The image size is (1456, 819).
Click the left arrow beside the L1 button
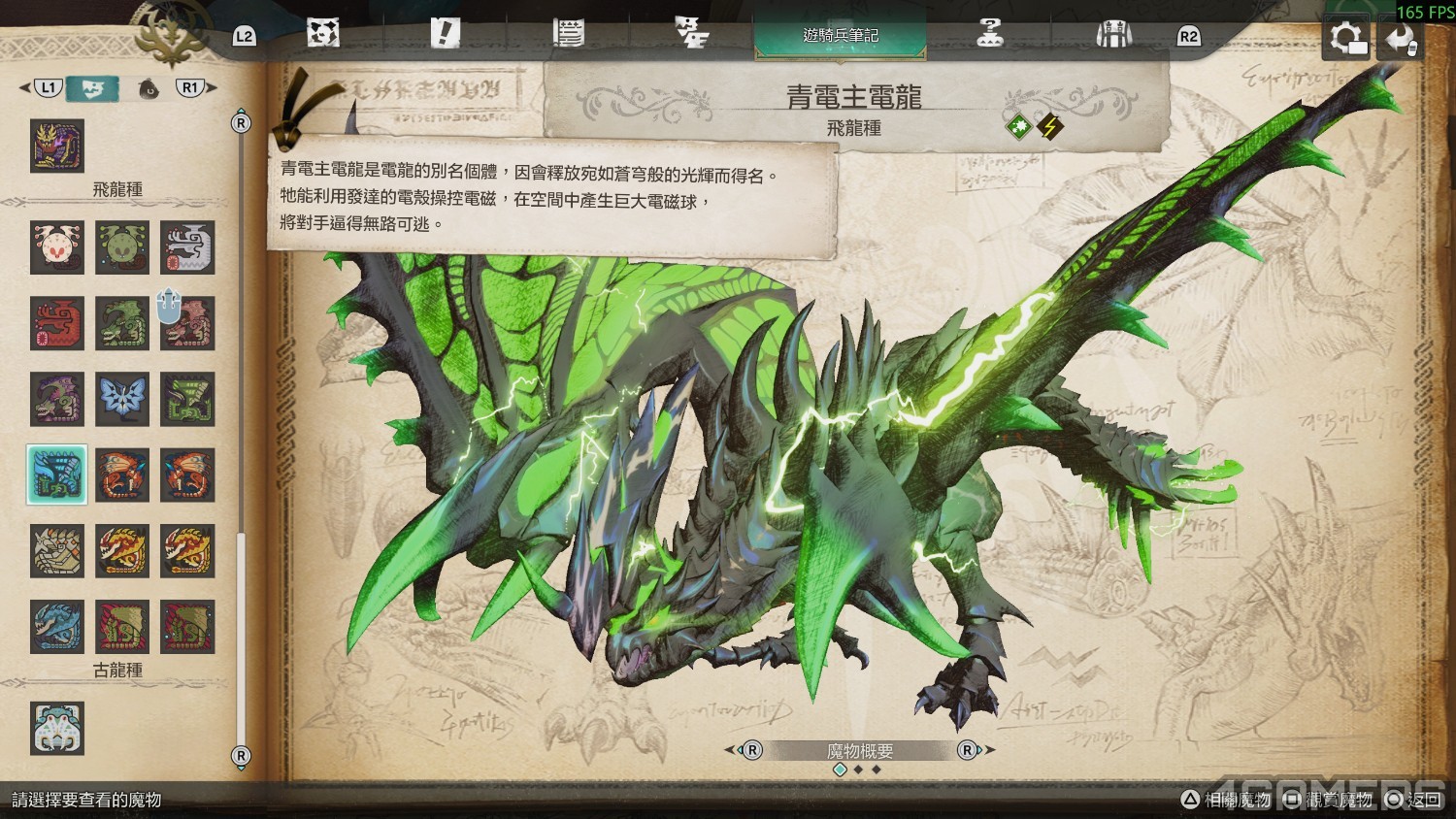point(24,86)
